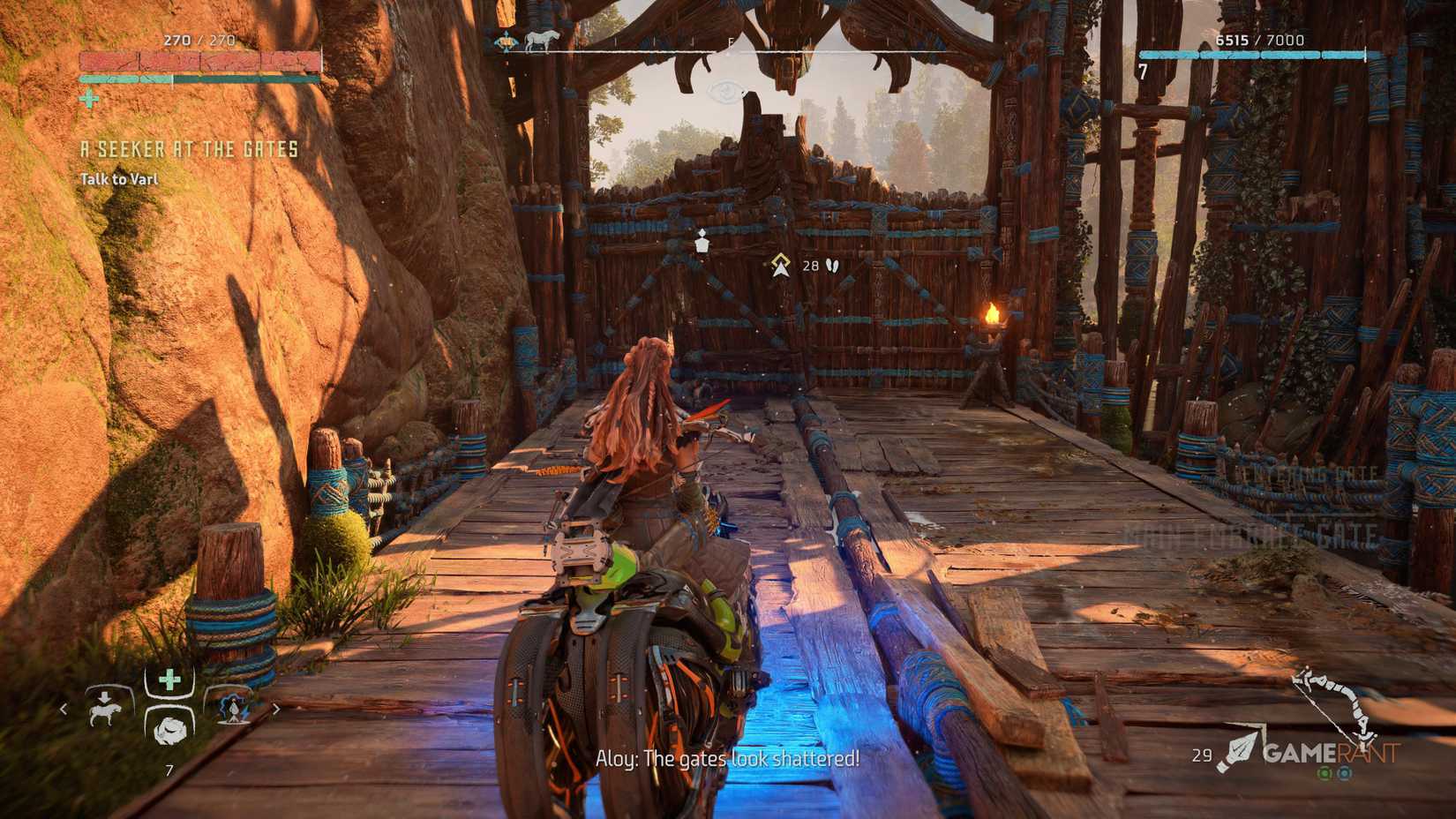Click the left chevron on the item wheel

click(64, 710)
